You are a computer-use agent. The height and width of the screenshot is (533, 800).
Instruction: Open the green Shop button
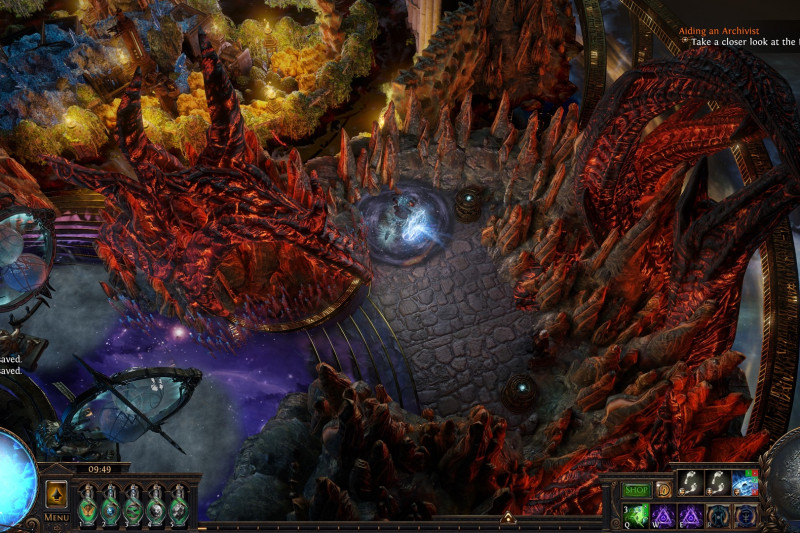pos(636,490)
